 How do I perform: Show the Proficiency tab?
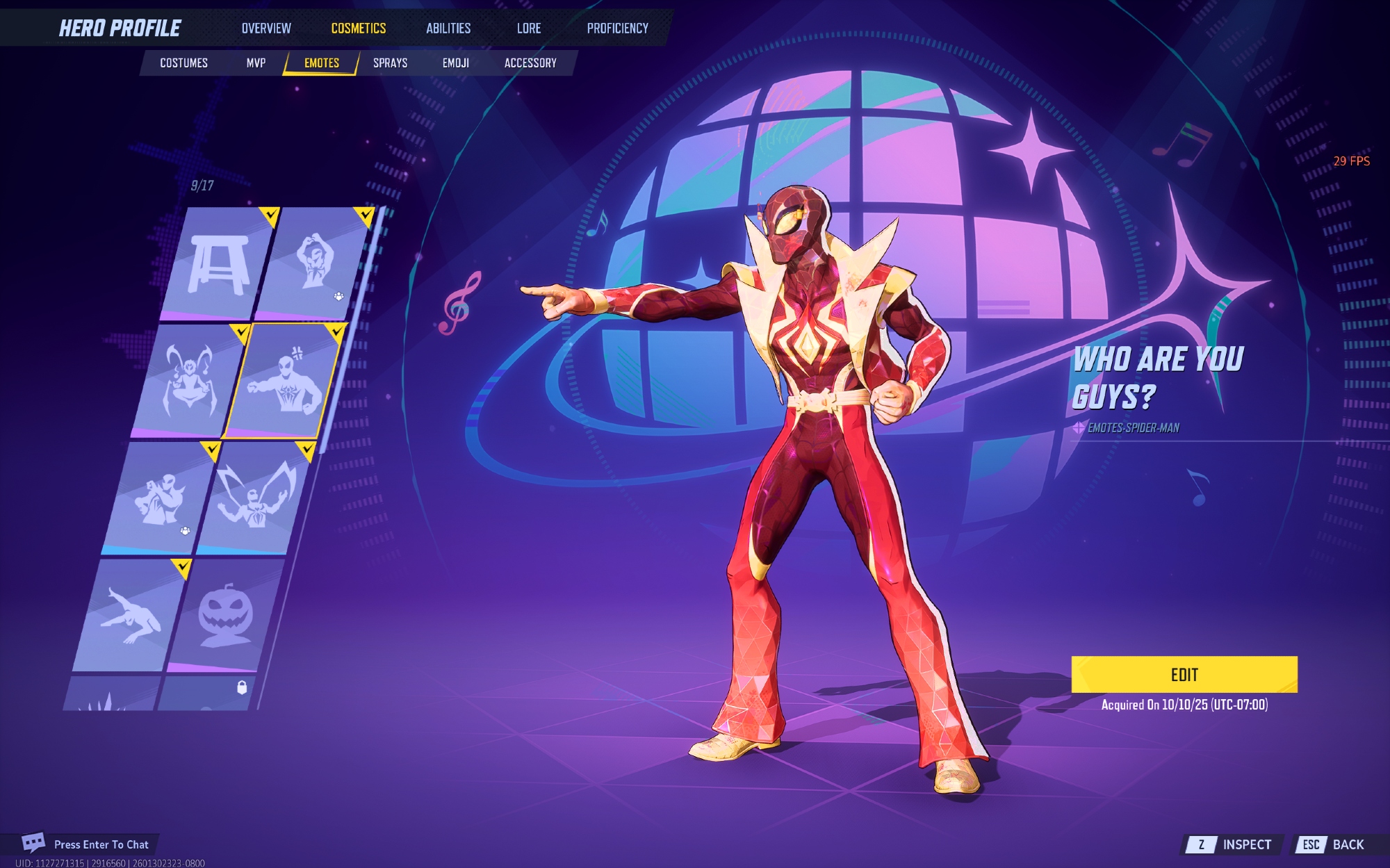click(617, 28)
